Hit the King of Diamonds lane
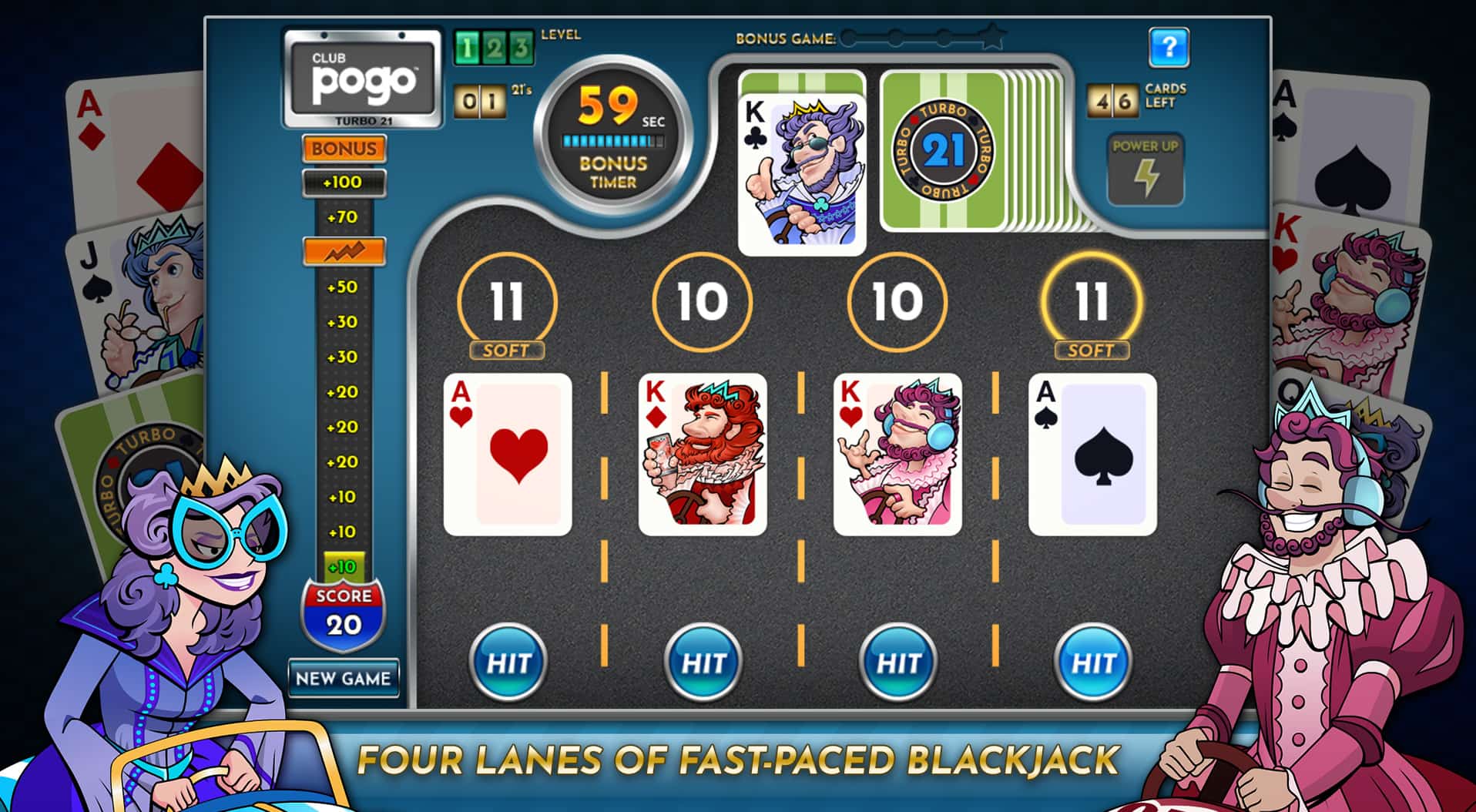The width and height of the screenshot is (1476, 812). (x=703, y=661)
